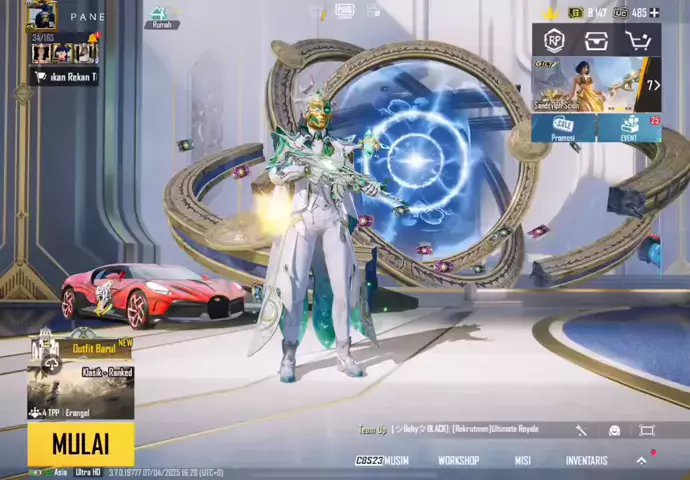
Task: Open the Promosi sale panel
Action: tap(563, 128)
